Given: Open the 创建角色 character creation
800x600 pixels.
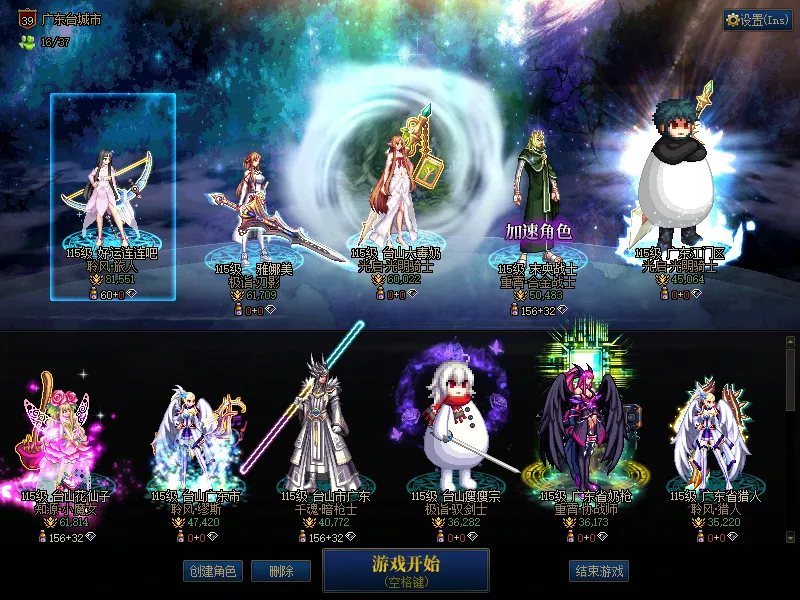Looking at the screenshot, I should 212,572.
